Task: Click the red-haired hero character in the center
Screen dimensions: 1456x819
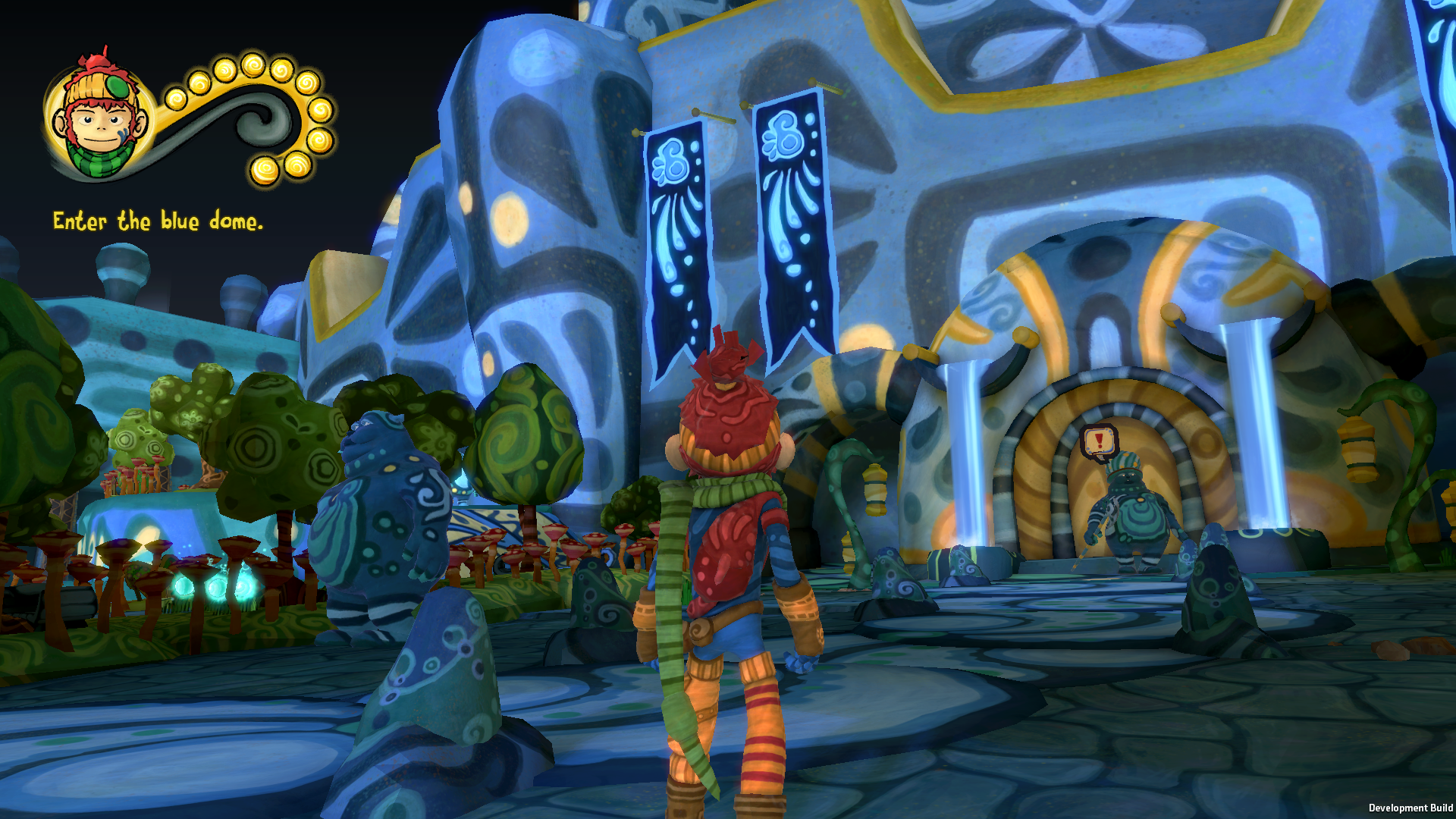Action: pos(728,546)
